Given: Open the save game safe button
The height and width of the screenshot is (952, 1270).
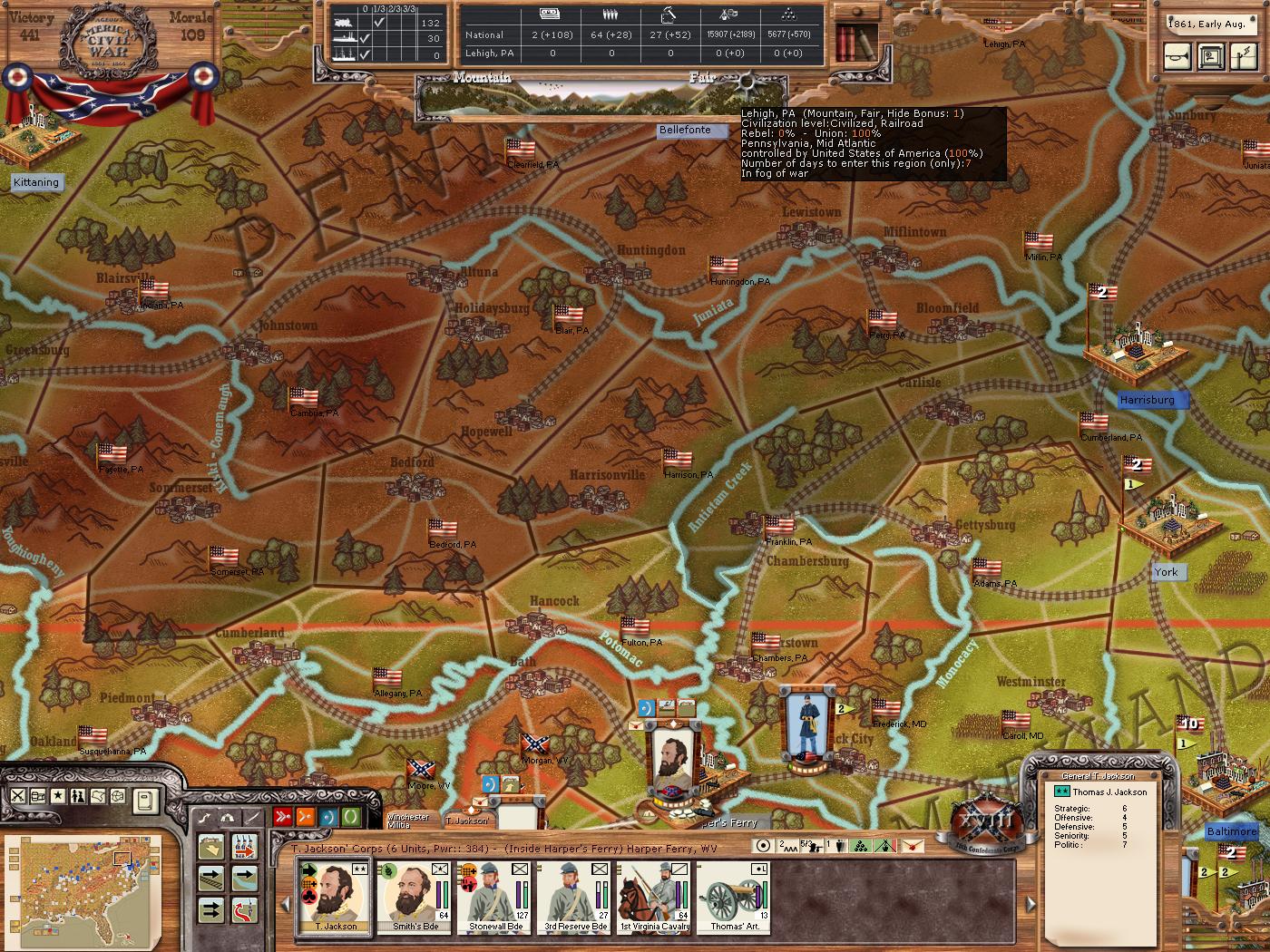Looking at the screenshot, I should pos(1210,56).
